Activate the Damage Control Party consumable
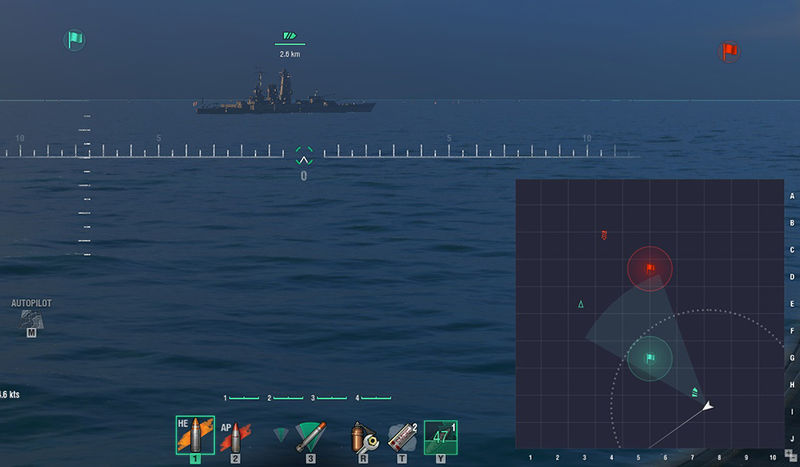 [x=360, y=436]
